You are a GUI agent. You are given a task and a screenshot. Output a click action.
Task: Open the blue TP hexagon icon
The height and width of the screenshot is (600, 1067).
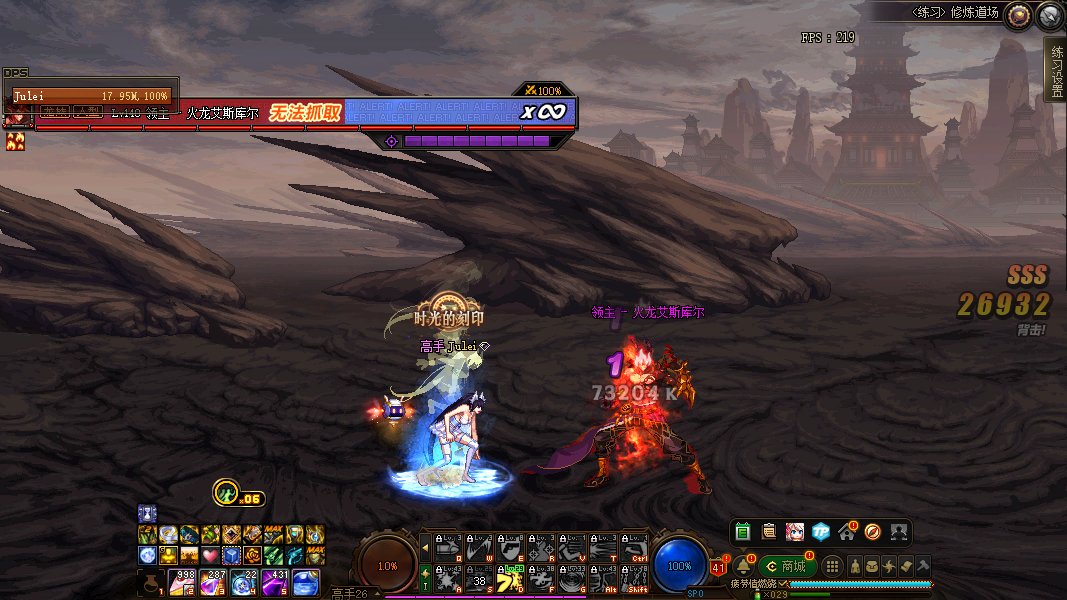point(821,531)
